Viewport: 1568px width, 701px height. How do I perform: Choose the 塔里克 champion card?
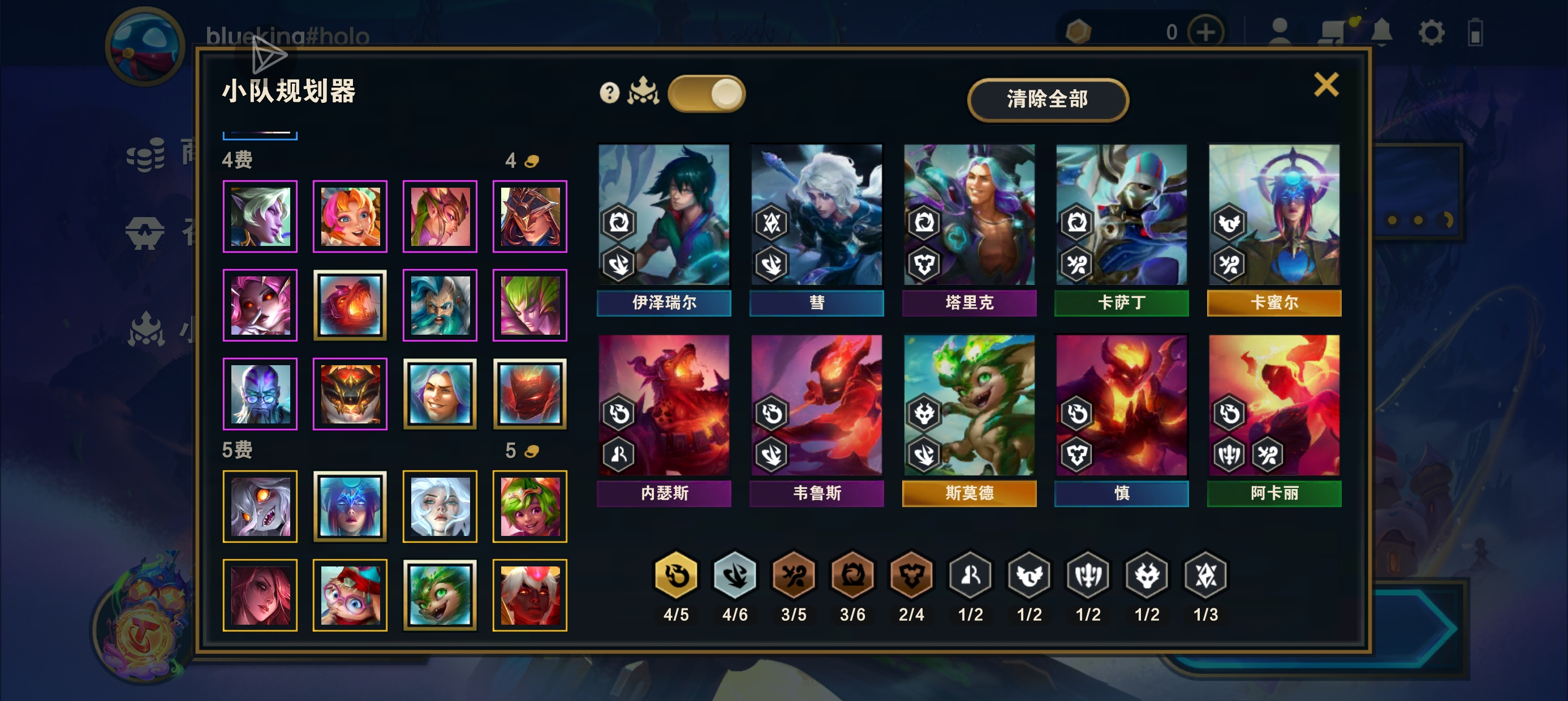[969, 228]
